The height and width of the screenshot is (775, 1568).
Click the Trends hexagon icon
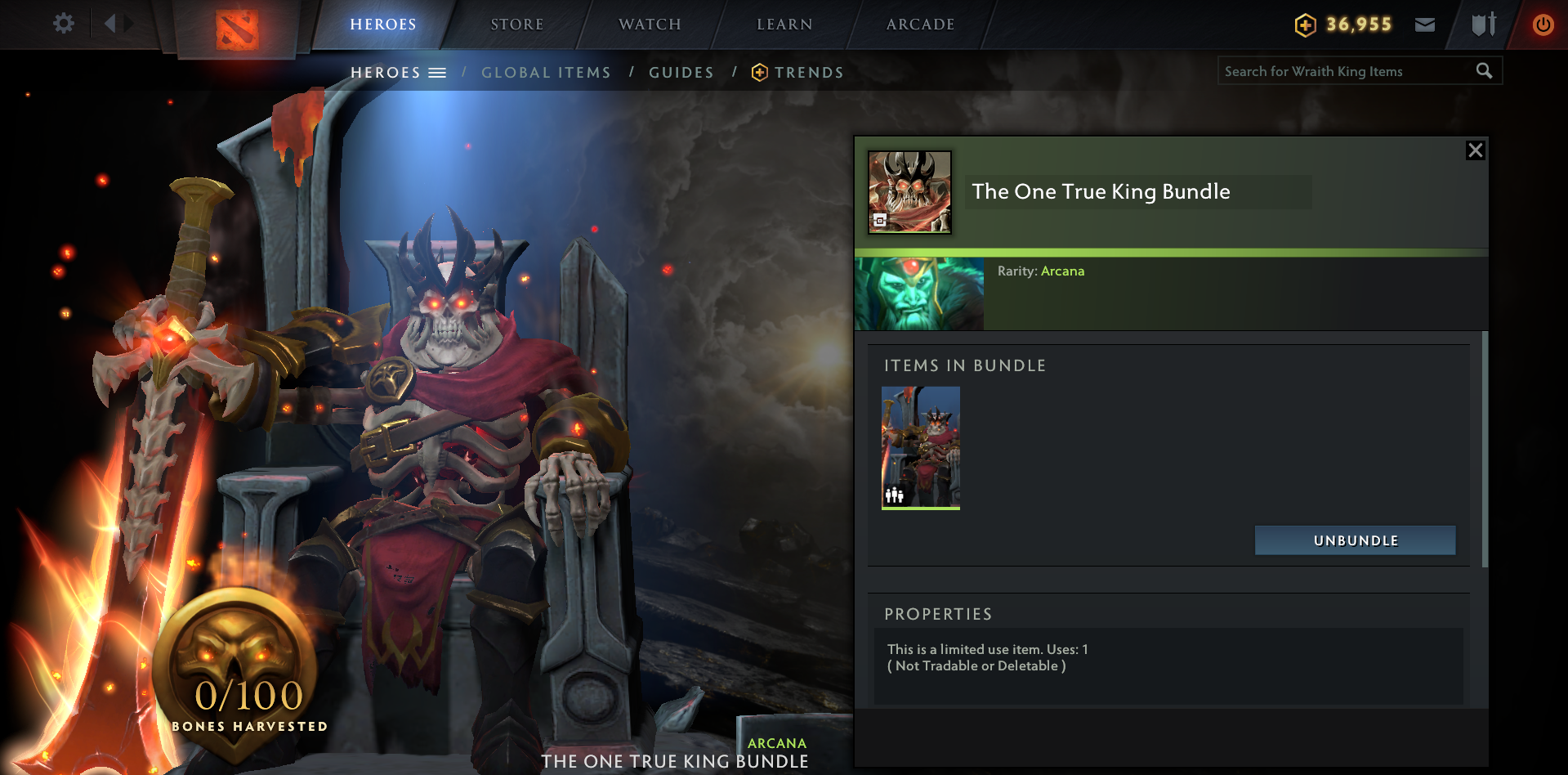pyautogui.click(x=760, y=72)
